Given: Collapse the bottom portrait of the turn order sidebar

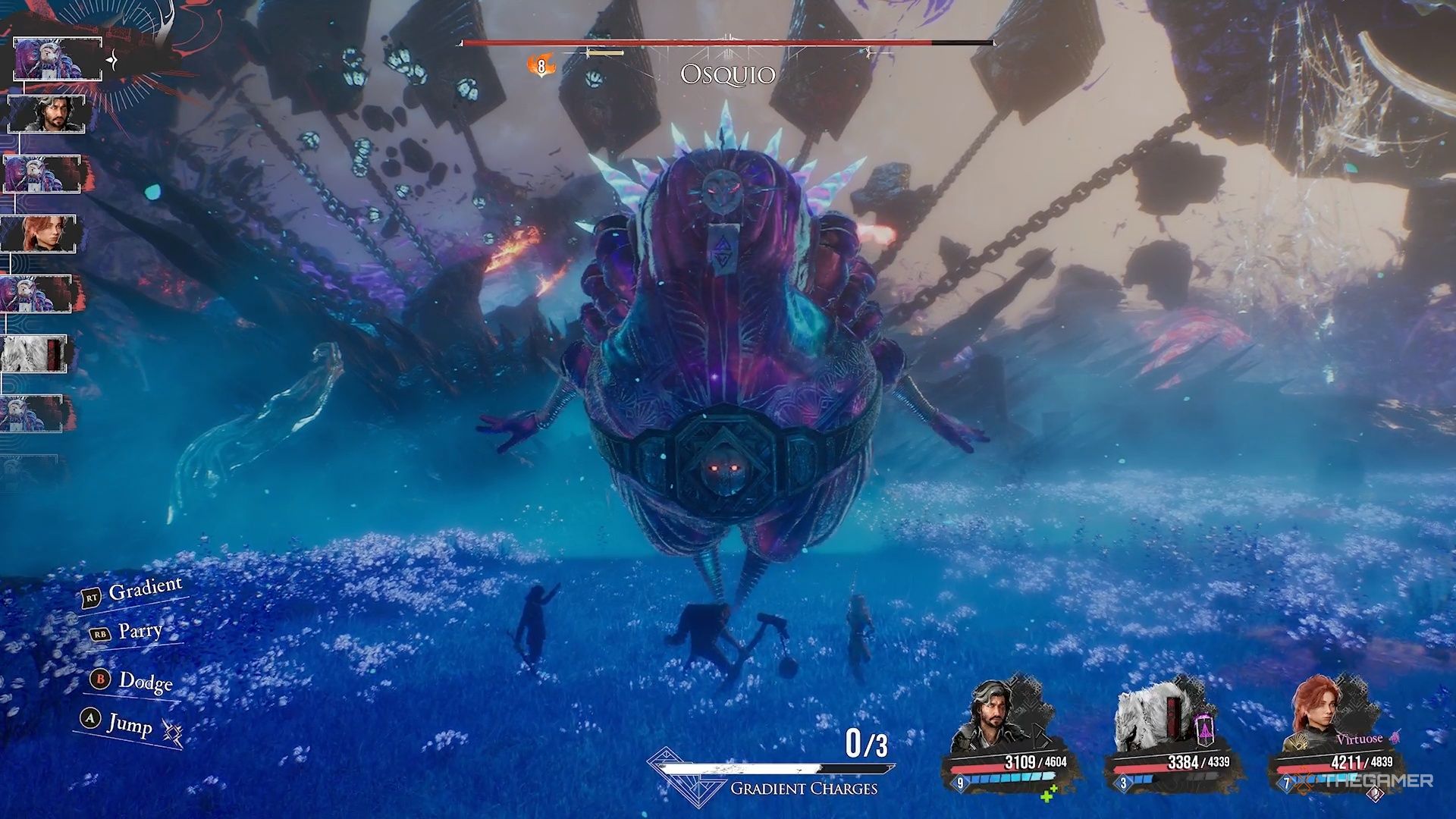Looking at the screenshot, I should click(x=32, y=413).
